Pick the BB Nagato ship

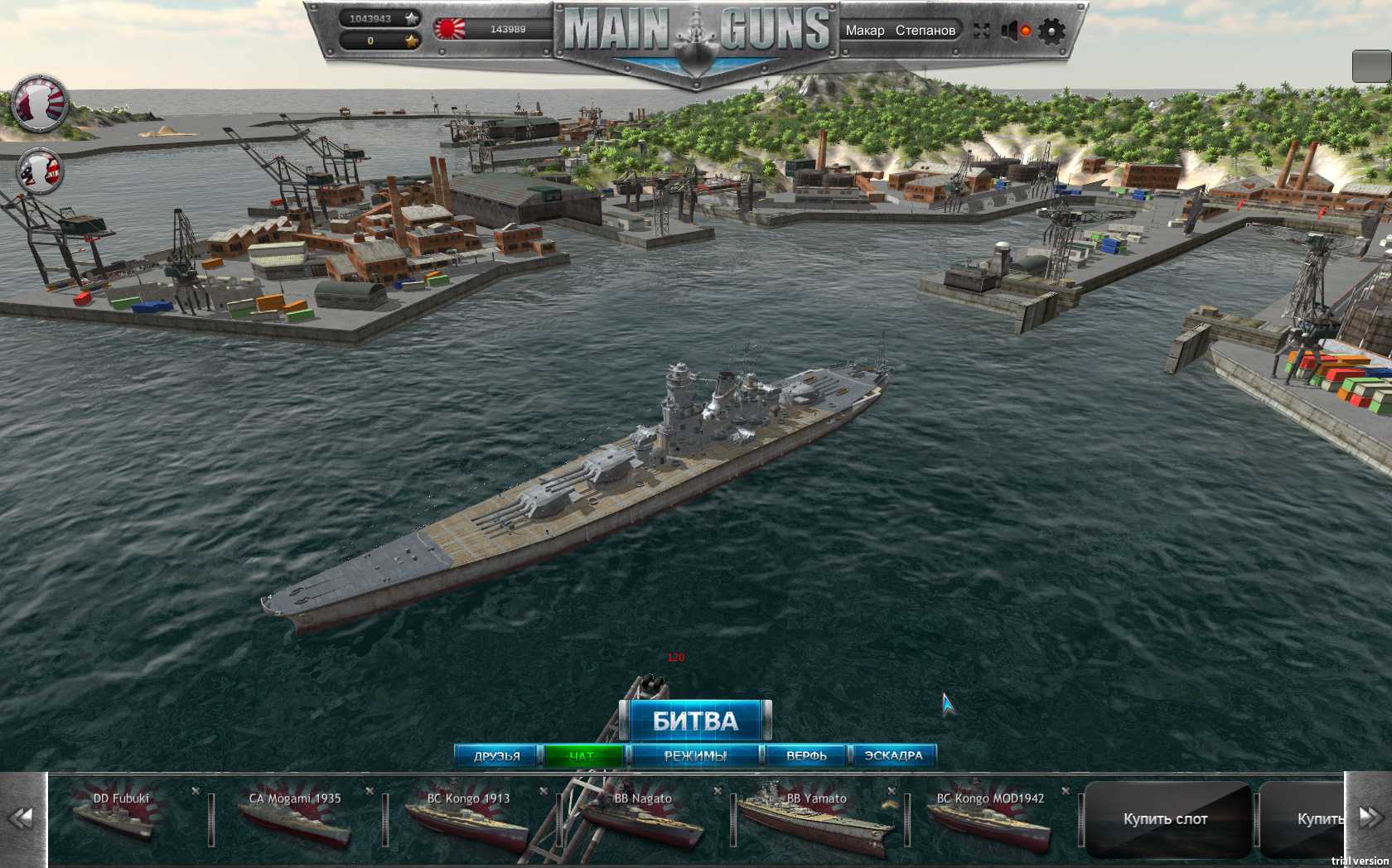(x=644, y=818)
